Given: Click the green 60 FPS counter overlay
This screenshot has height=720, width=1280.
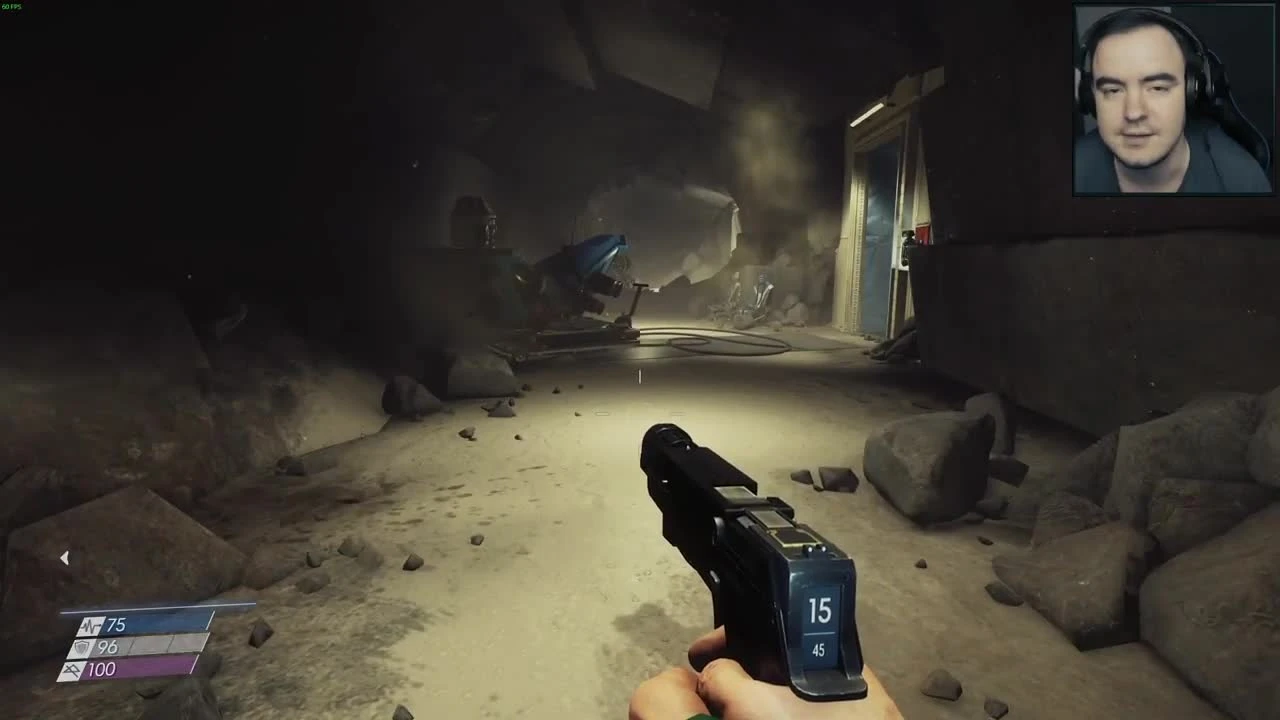Looking at the screenshot, I should click(12, 7).
